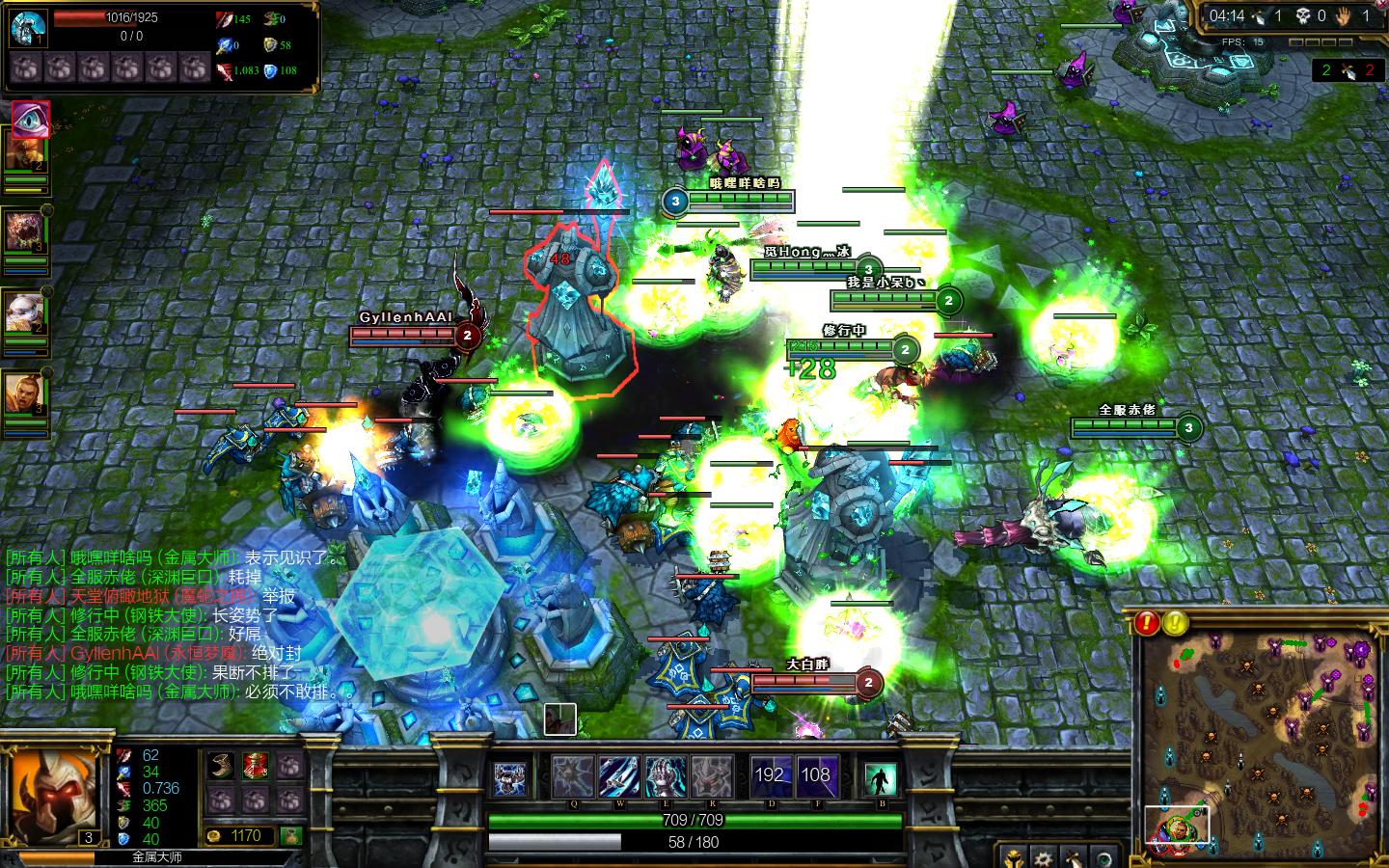Cast the W blade ability
Viewport: 1389px width, 868px height.
coord(619,776)
